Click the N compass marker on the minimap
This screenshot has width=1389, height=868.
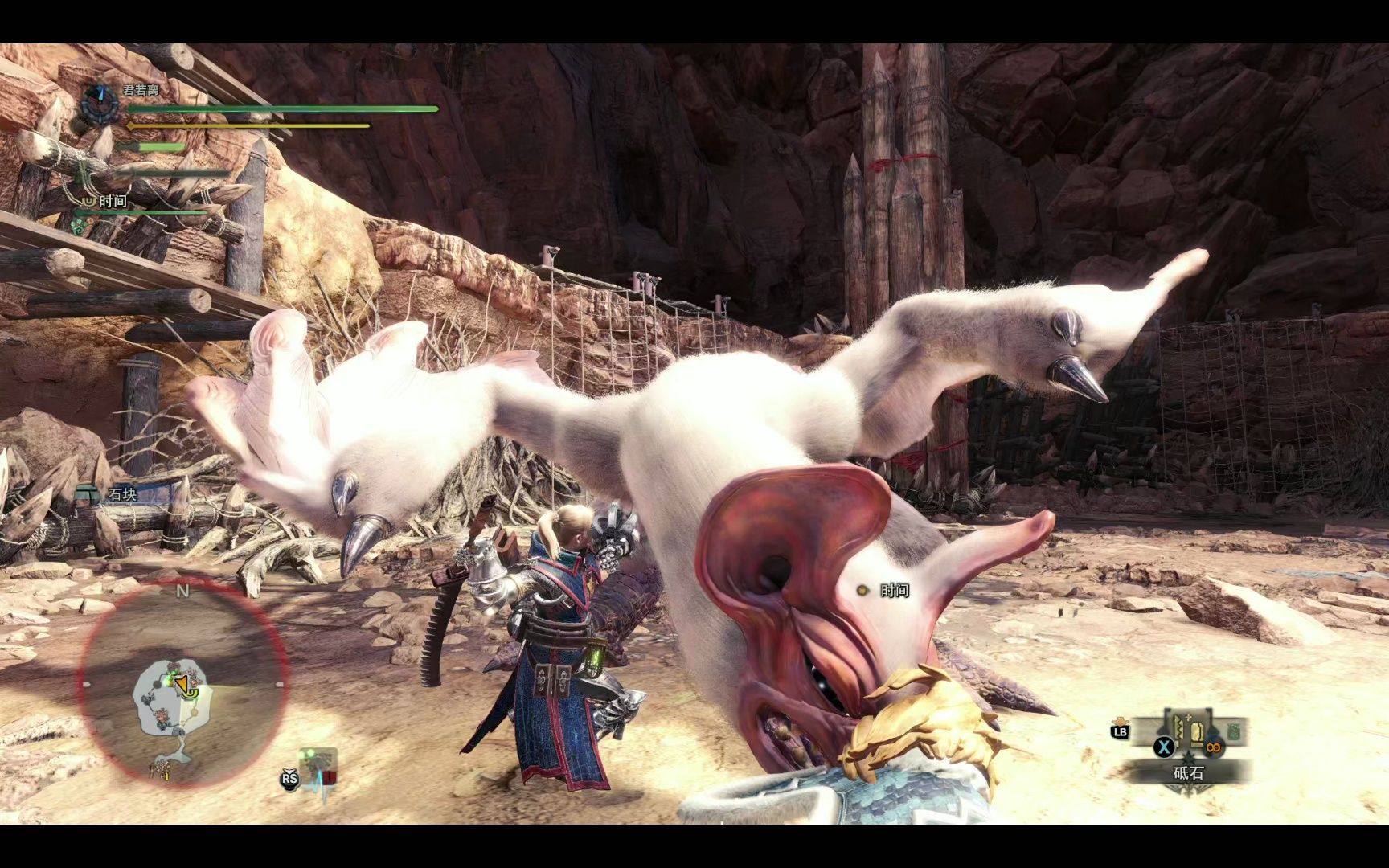point(182,592)
